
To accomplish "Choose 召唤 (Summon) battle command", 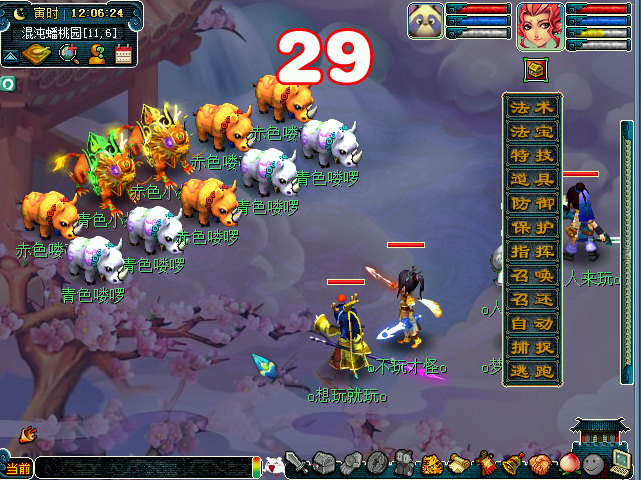I will tap(532, 275).
